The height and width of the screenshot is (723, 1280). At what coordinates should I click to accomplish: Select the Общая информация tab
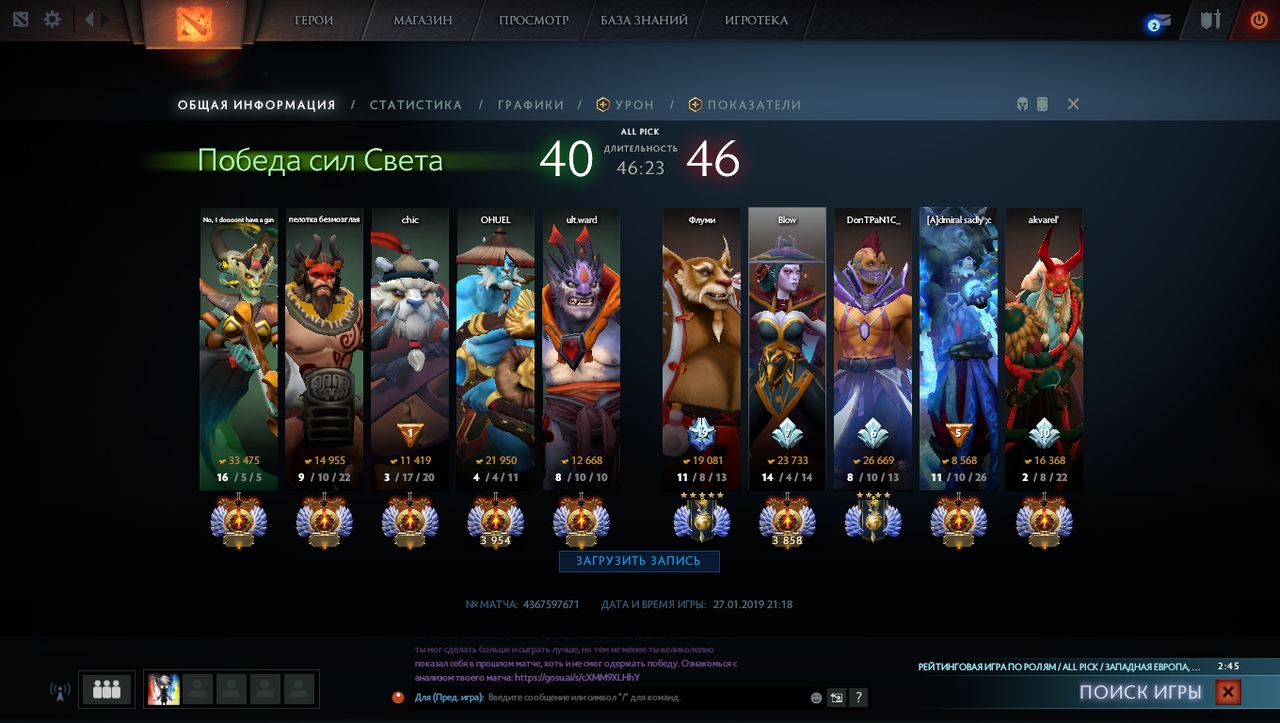pyautogui.click(x=256, y=105)
